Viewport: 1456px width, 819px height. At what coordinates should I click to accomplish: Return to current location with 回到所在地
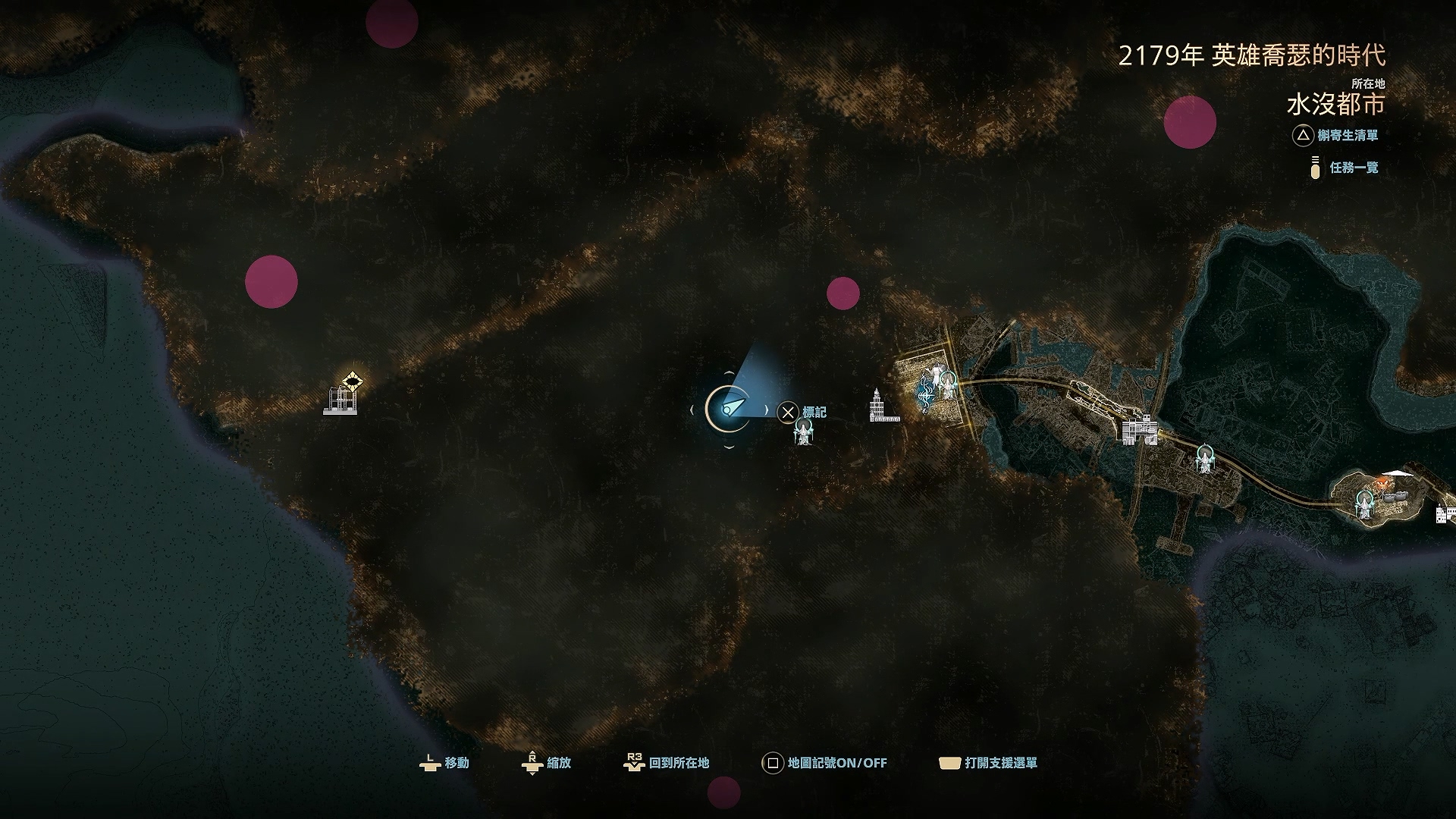click(x=667, y=763)
